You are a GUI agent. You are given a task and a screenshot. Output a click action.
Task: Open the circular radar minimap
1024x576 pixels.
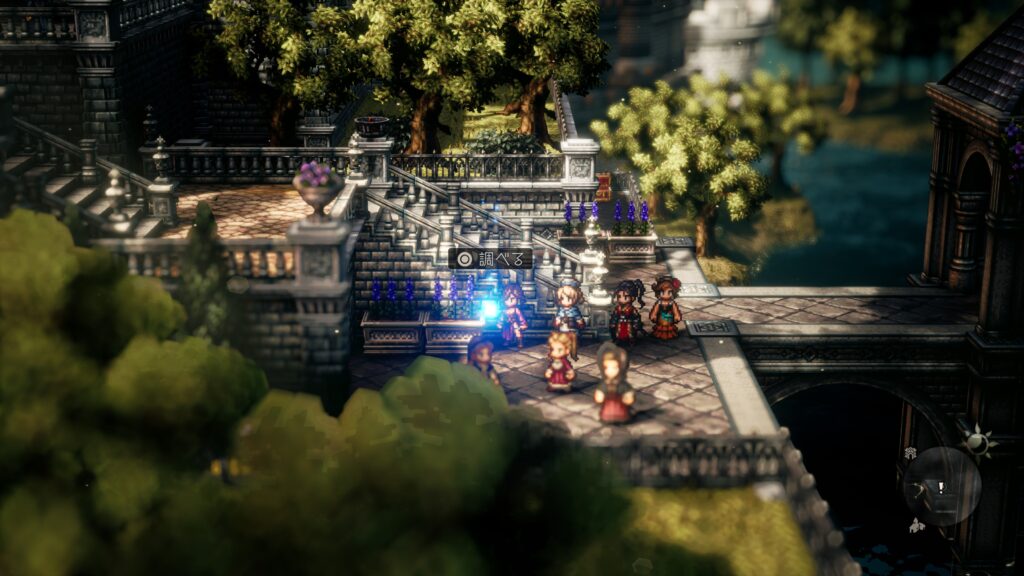click(942, 486)
